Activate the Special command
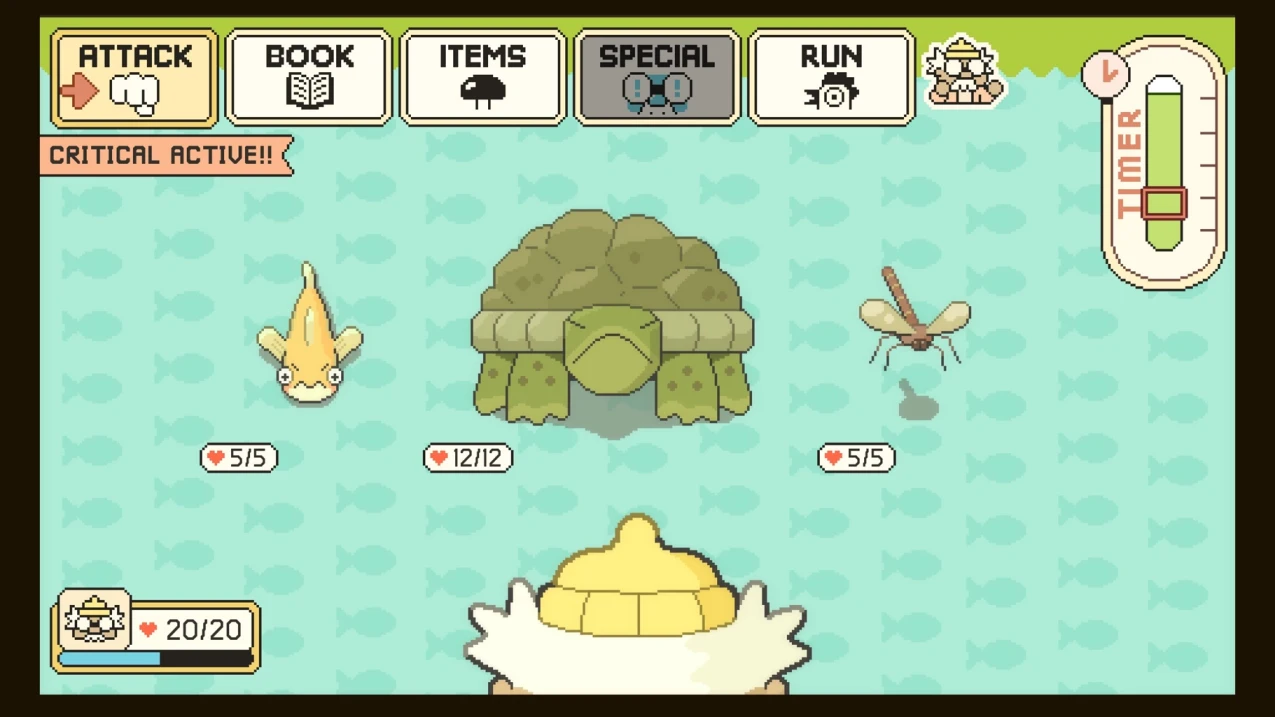This screenshot has height=717, width=1275. [657, 77]
